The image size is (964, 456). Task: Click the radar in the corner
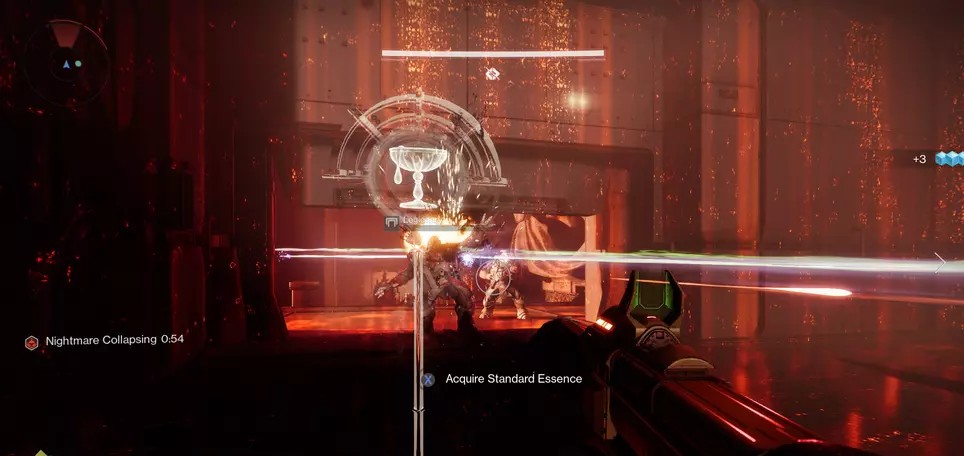pyautogui.click(x=67, y=62)
